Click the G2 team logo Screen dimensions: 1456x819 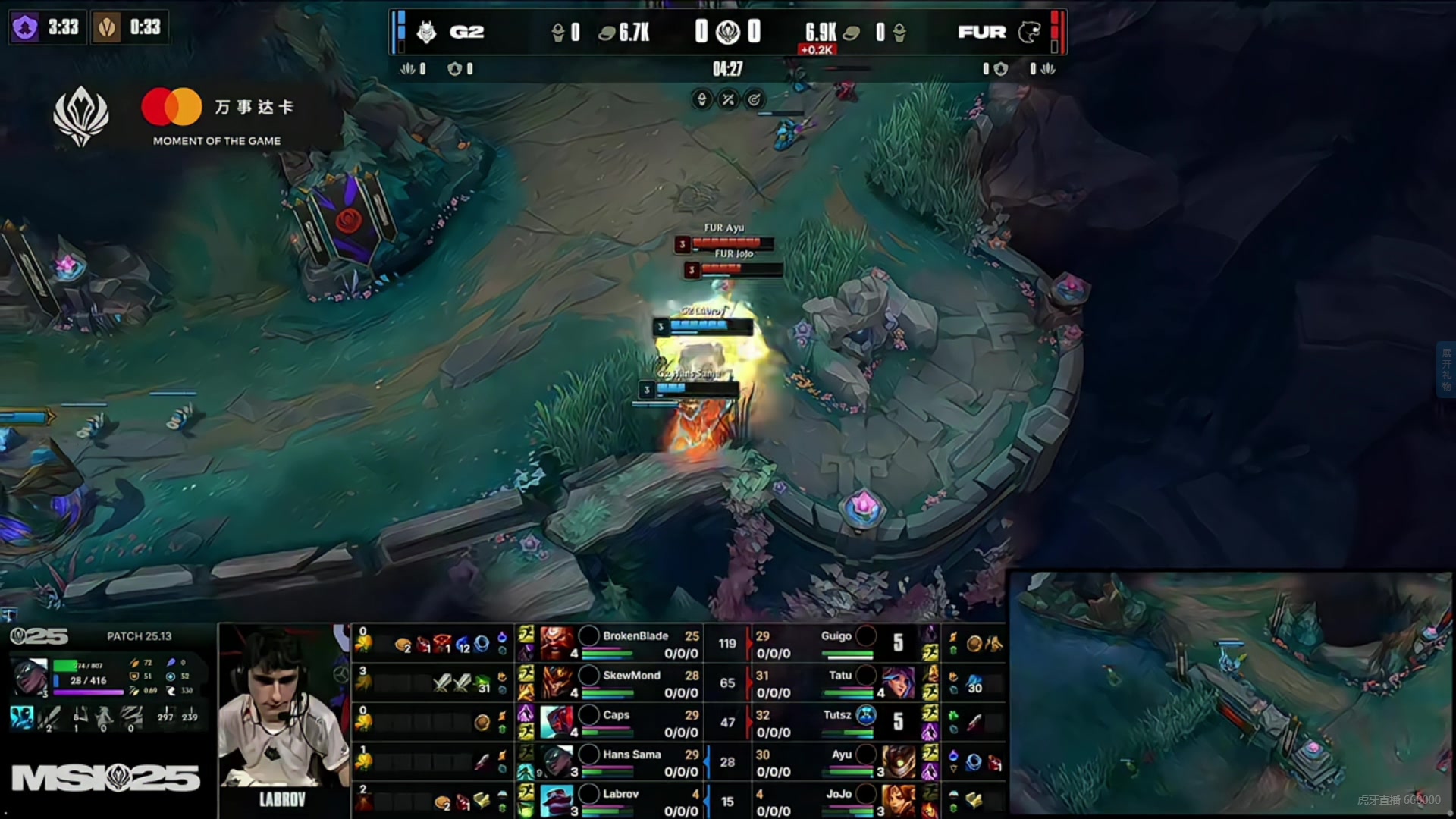pos(427,32)
